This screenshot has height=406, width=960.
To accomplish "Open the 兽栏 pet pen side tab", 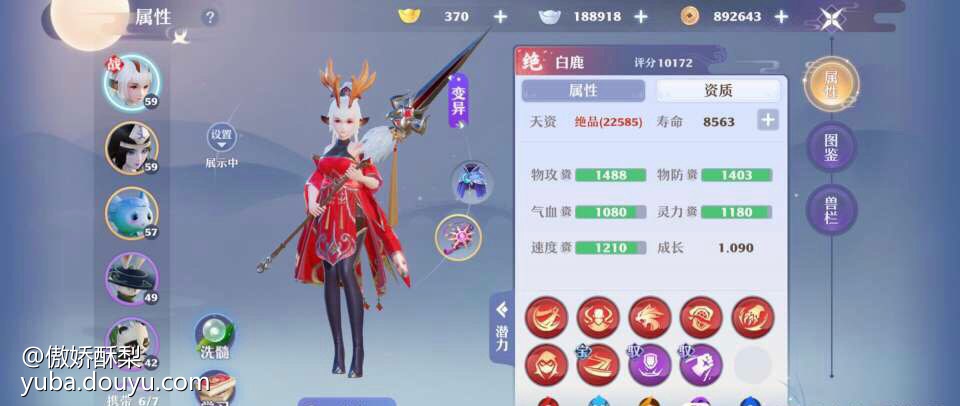I will (831, 210).
